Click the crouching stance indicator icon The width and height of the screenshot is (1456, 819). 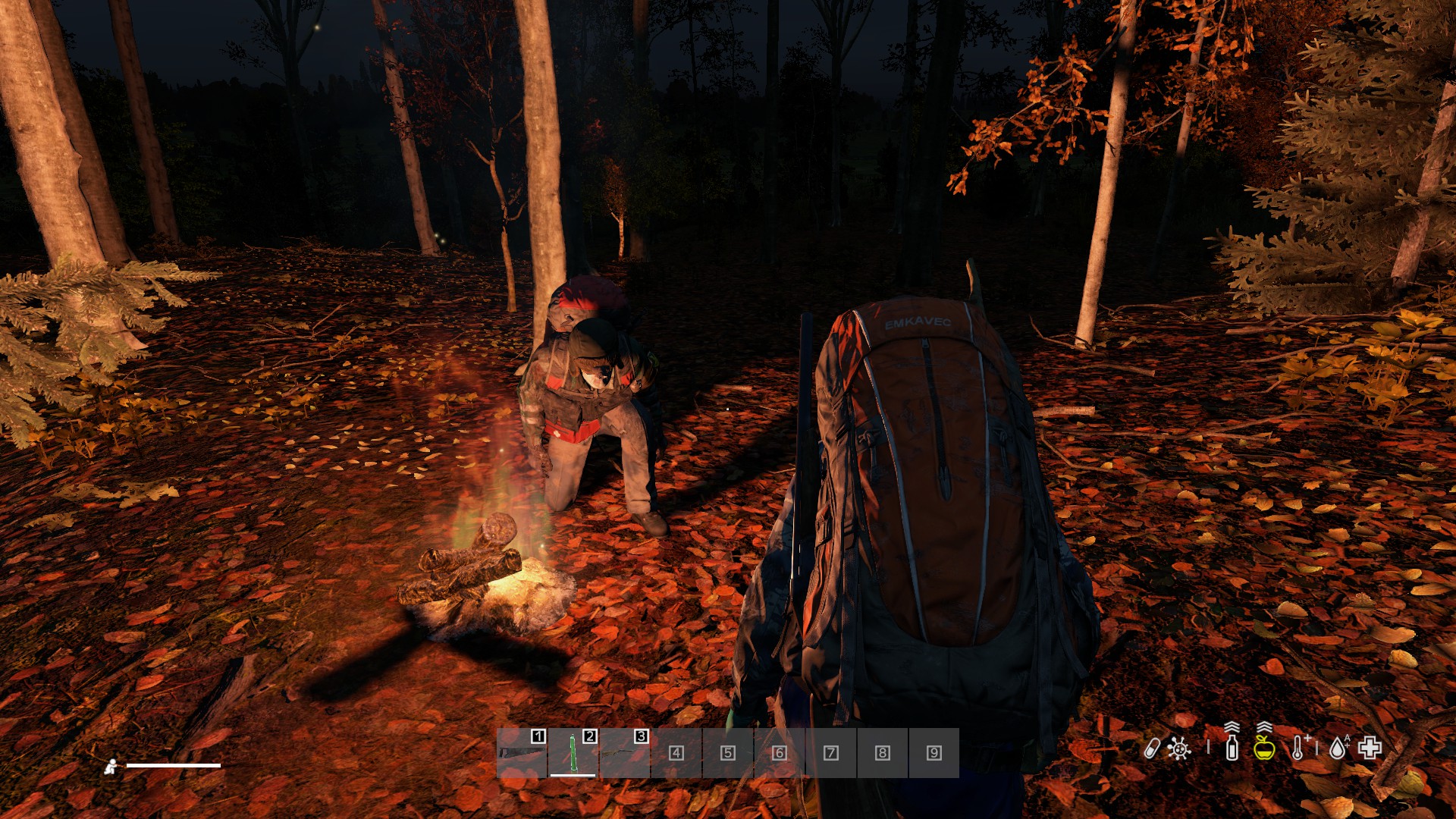111,767
